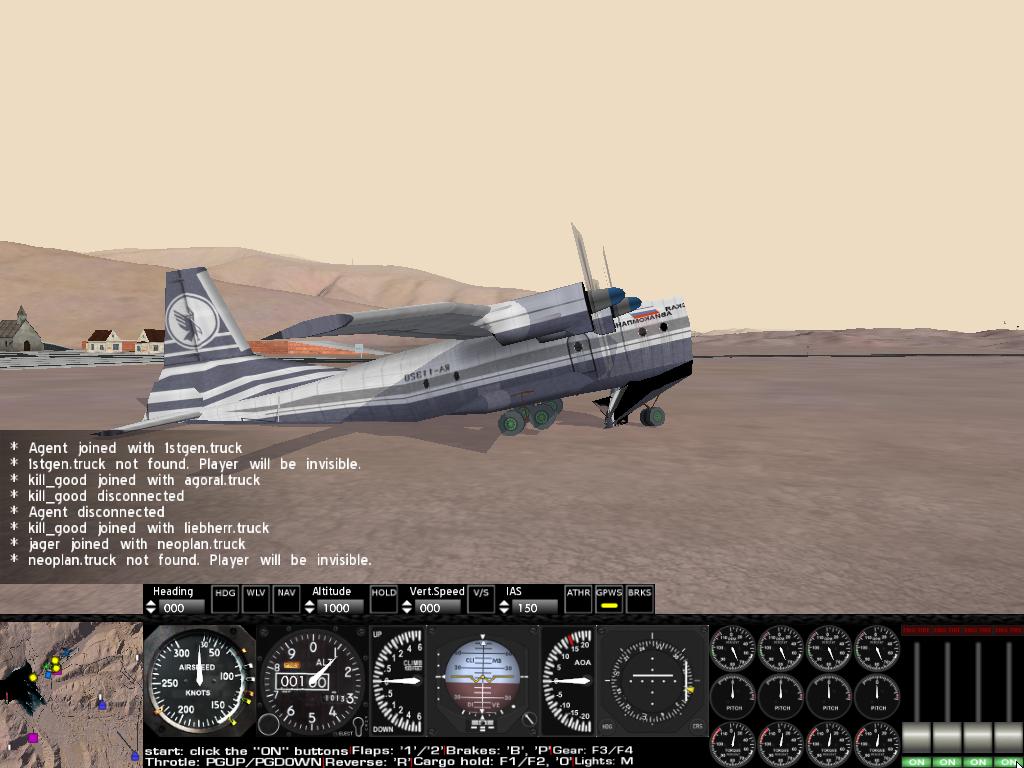Enable the NAV autopilot mode
Viewport: 1024px width, 768px height.
tap(287, 598)
